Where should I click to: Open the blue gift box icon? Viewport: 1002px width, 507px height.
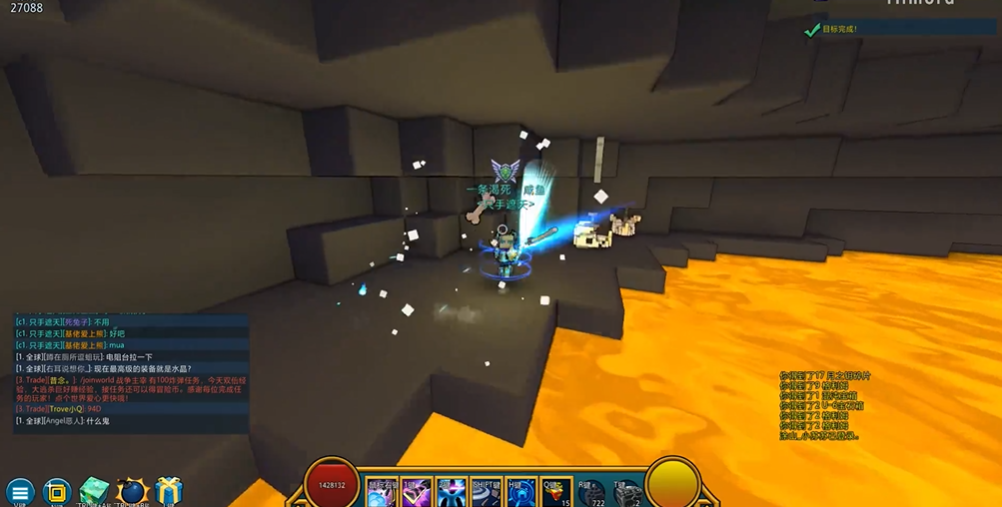169,492
